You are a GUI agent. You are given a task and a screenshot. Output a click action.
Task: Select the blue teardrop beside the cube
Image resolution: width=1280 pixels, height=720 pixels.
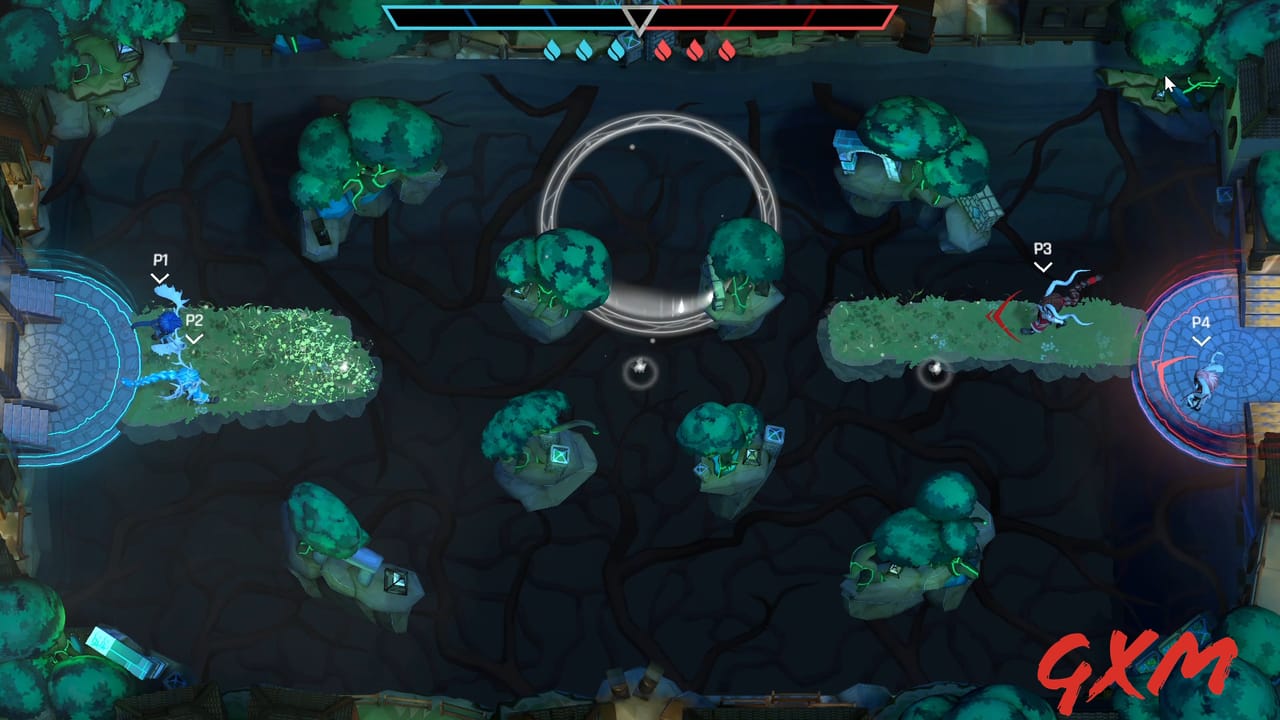616,49
